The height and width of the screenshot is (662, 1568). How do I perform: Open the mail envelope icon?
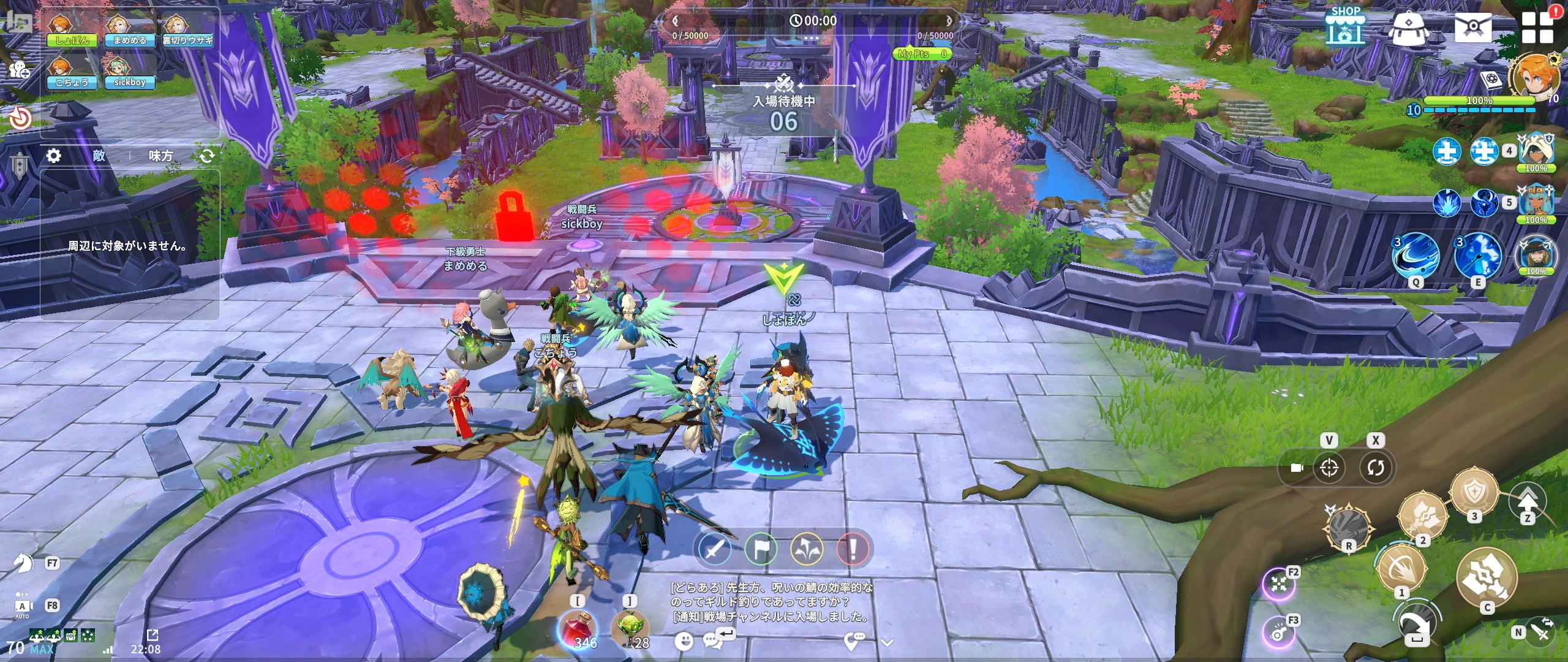click(x=1472, y=26)
